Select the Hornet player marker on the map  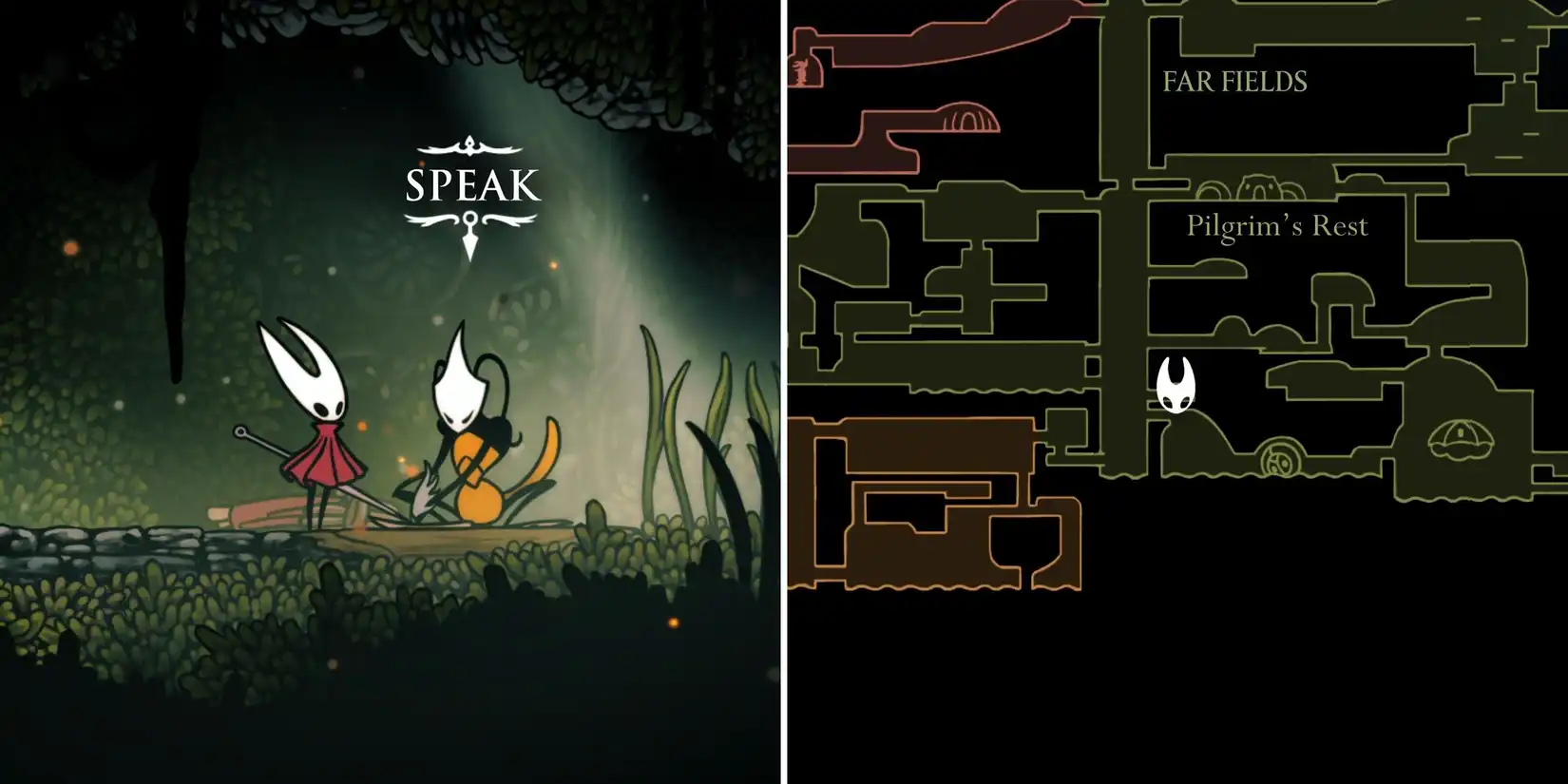[1176, 385]
